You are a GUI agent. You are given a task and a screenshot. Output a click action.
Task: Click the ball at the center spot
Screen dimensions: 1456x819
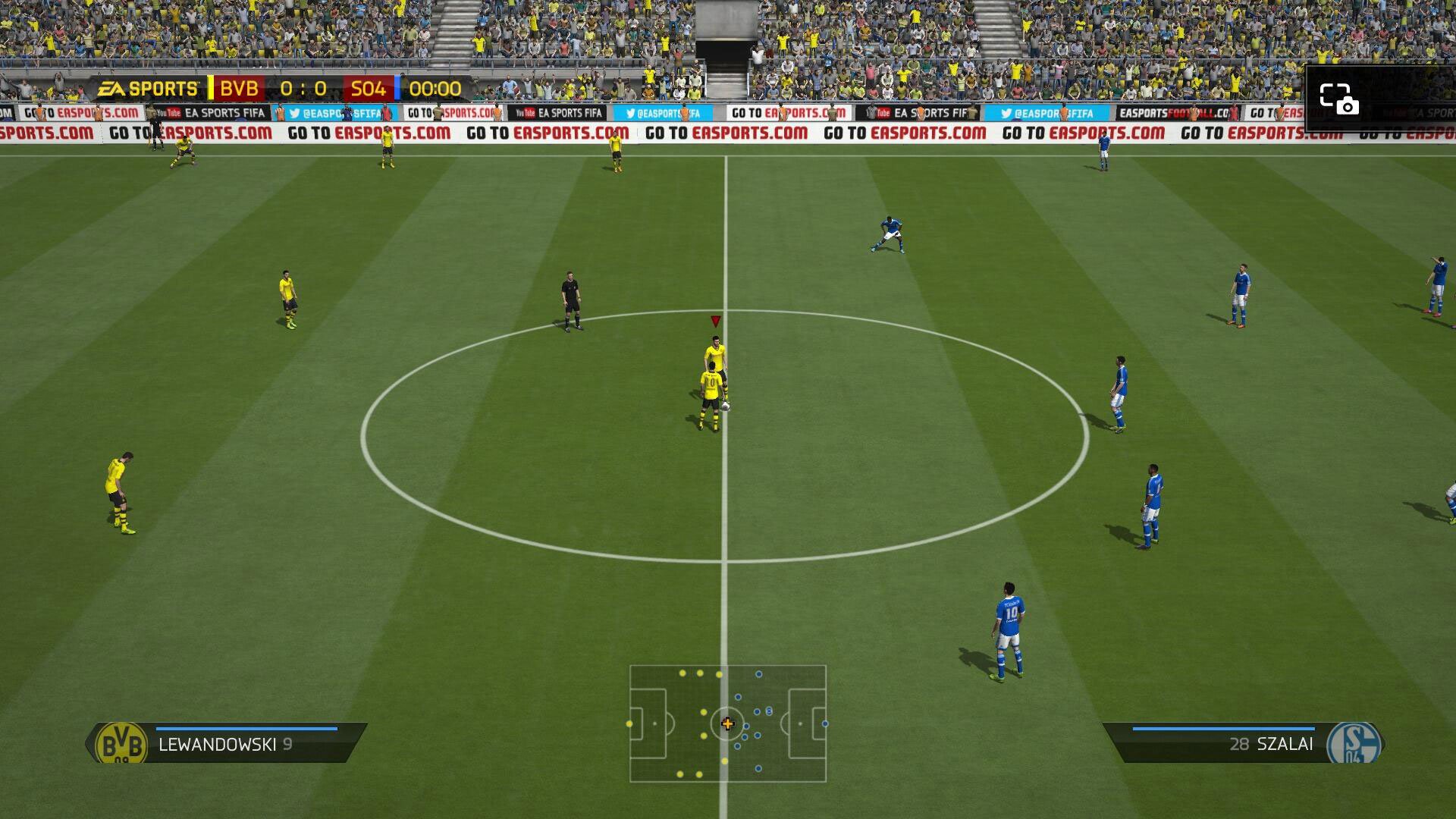tap(726, 406)
